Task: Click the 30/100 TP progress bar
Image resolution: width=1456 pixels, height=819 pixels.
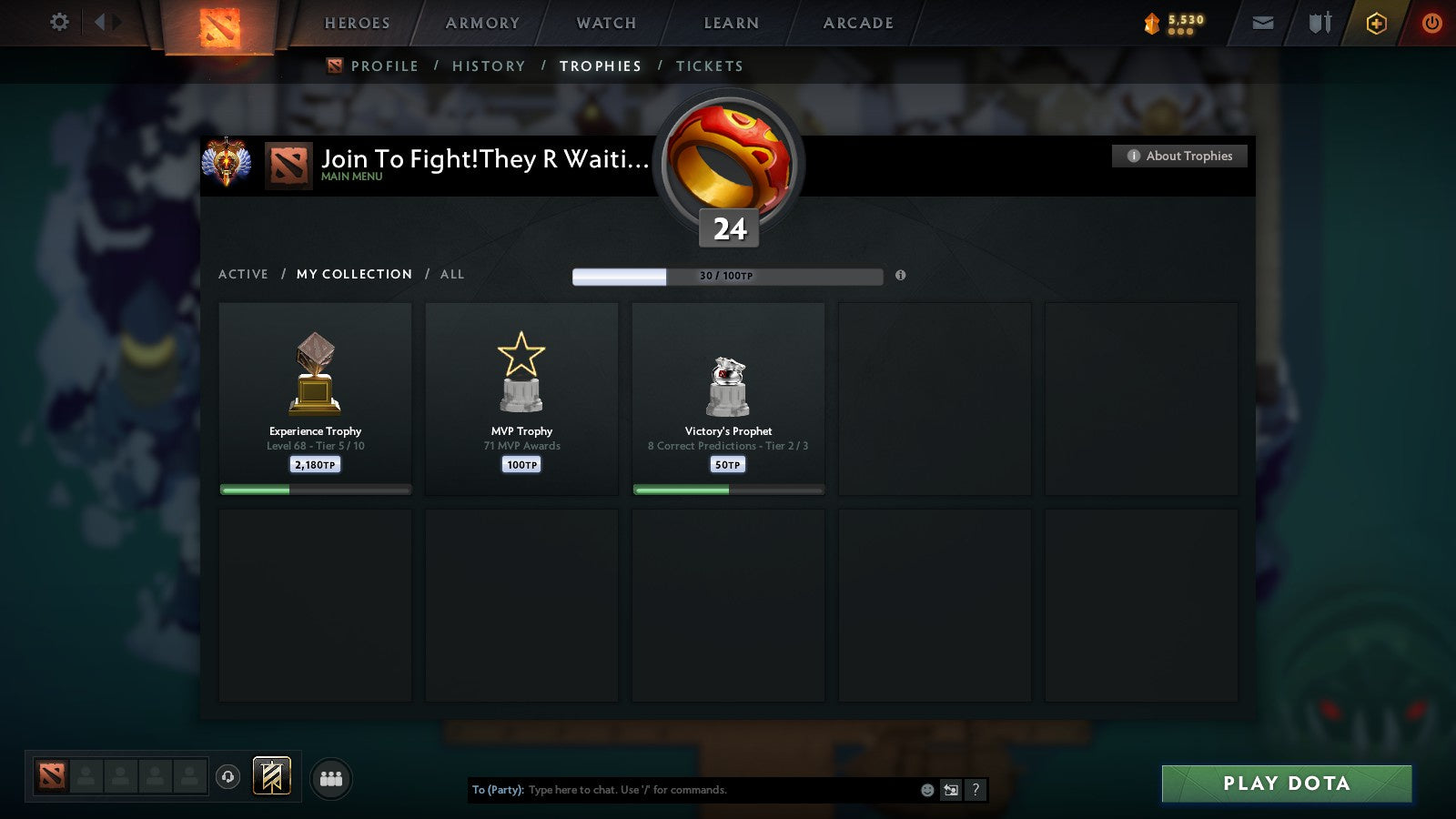Action: tap(727, 276)
